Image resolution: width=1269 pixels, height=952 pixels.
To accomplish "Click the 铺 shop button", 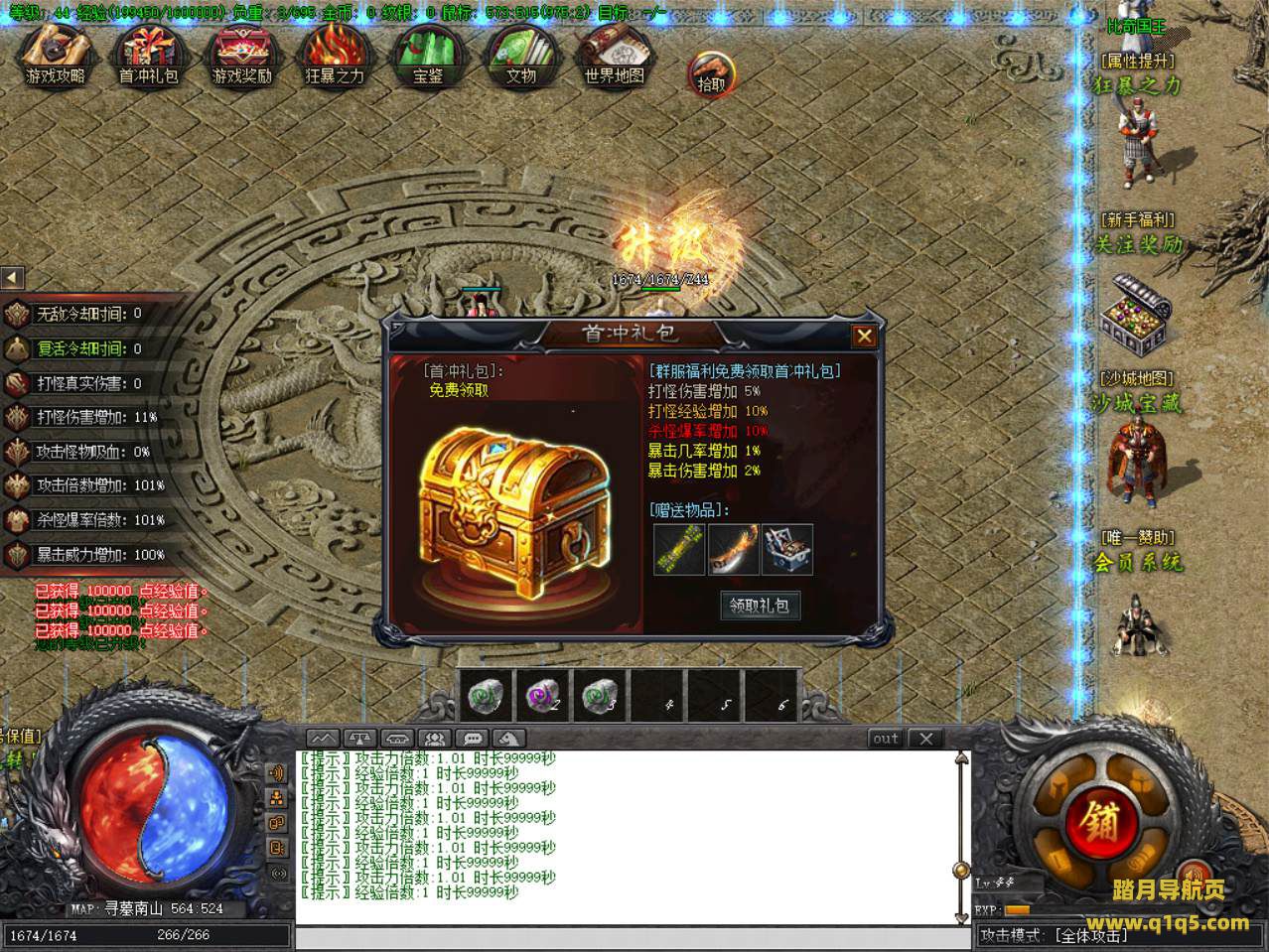I will tap(1101, 822).
